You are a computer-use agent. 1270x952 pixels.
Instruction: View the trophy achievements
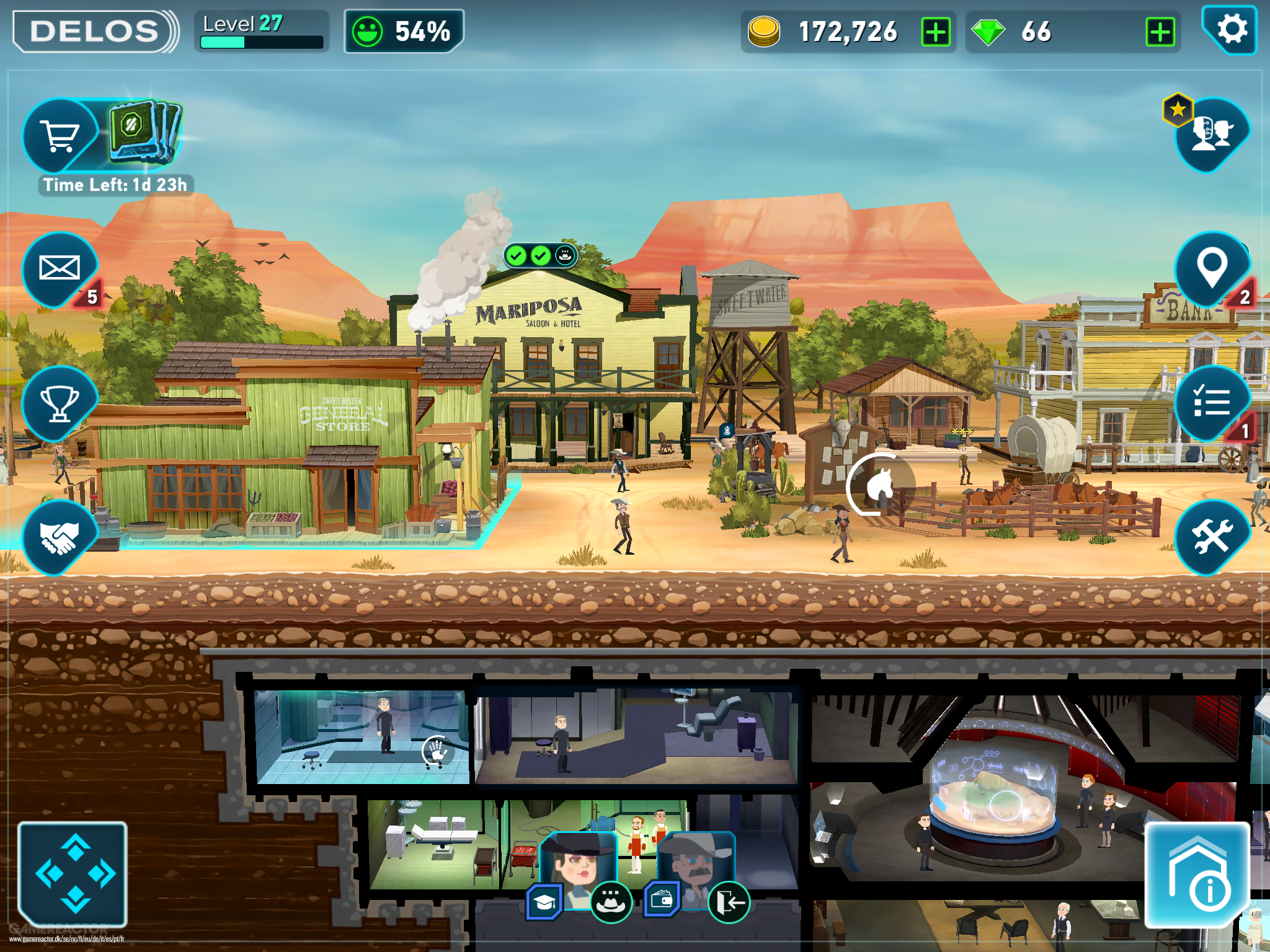[60, 403]
